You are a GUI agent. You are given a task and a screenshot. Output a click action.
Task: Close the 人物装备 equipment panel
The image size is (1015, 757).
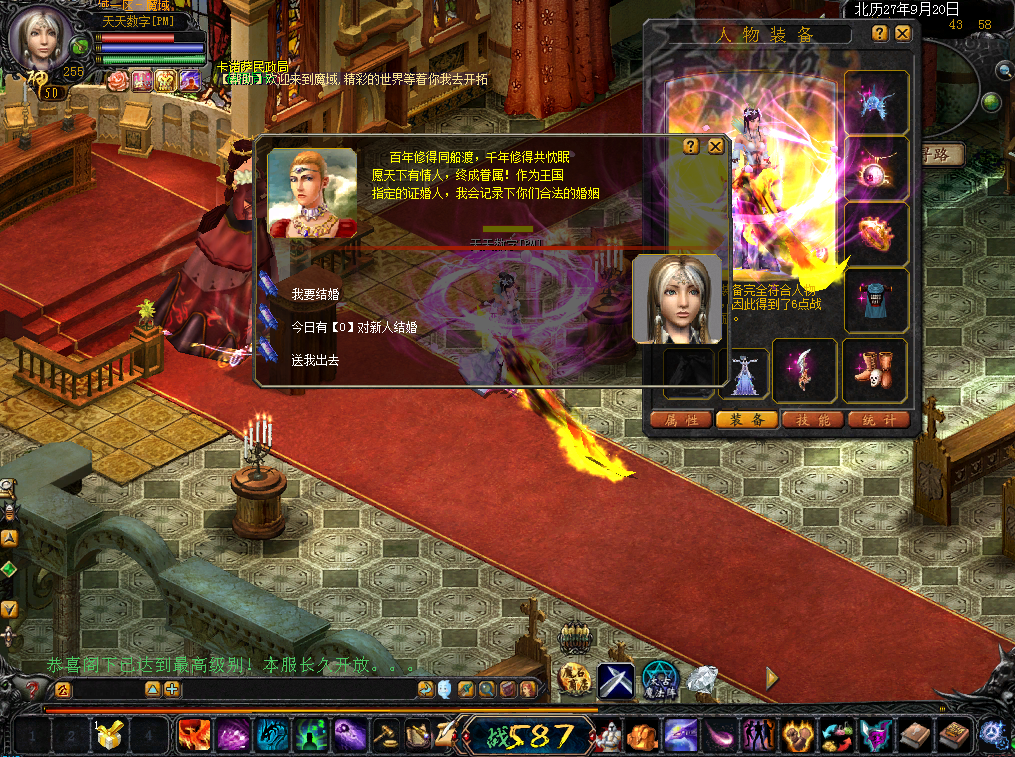click(x=903, y=33)
